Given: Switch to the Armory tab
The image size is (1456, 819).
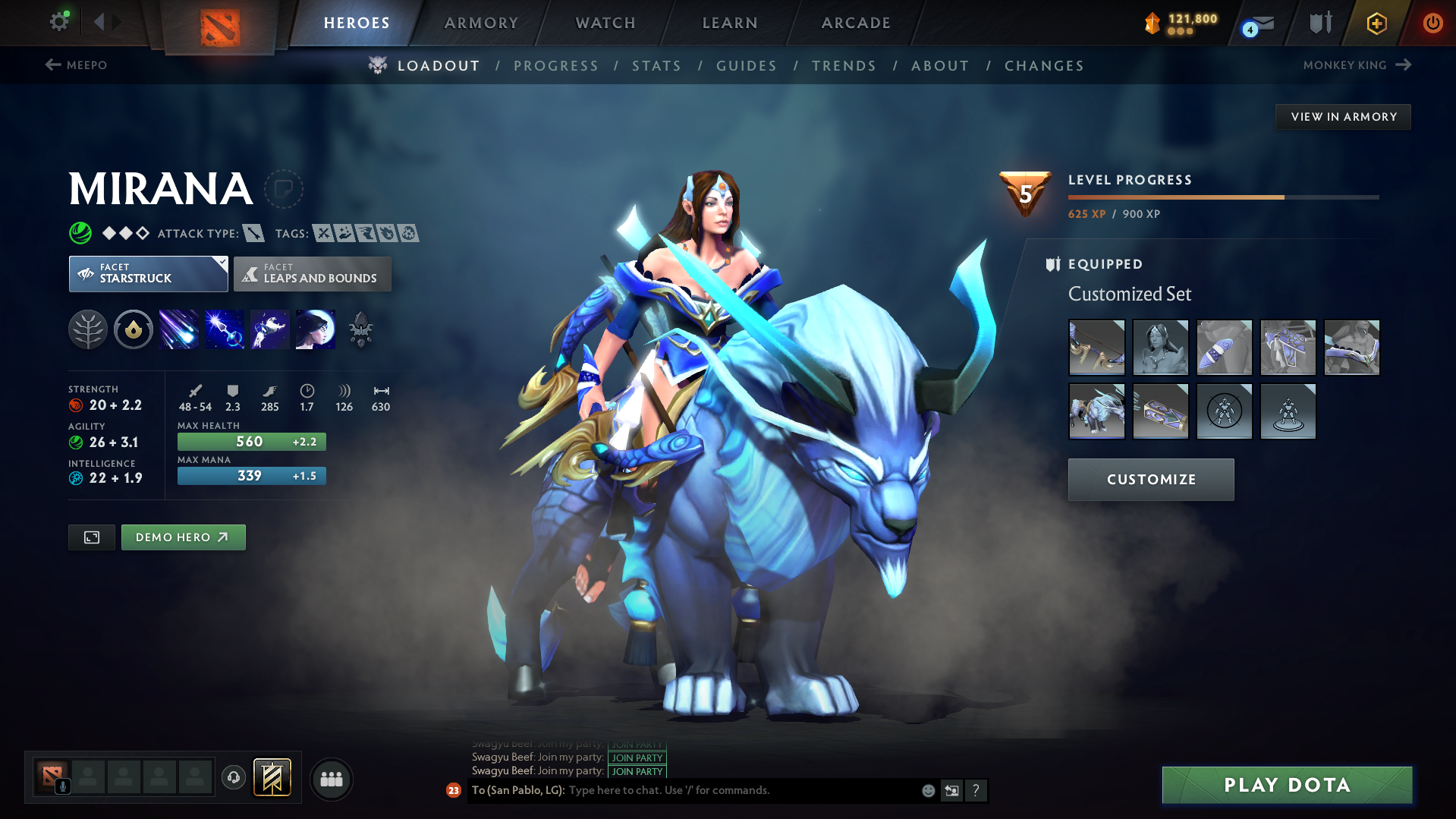Looking at the screenshot, I should [x=481, y=23].
